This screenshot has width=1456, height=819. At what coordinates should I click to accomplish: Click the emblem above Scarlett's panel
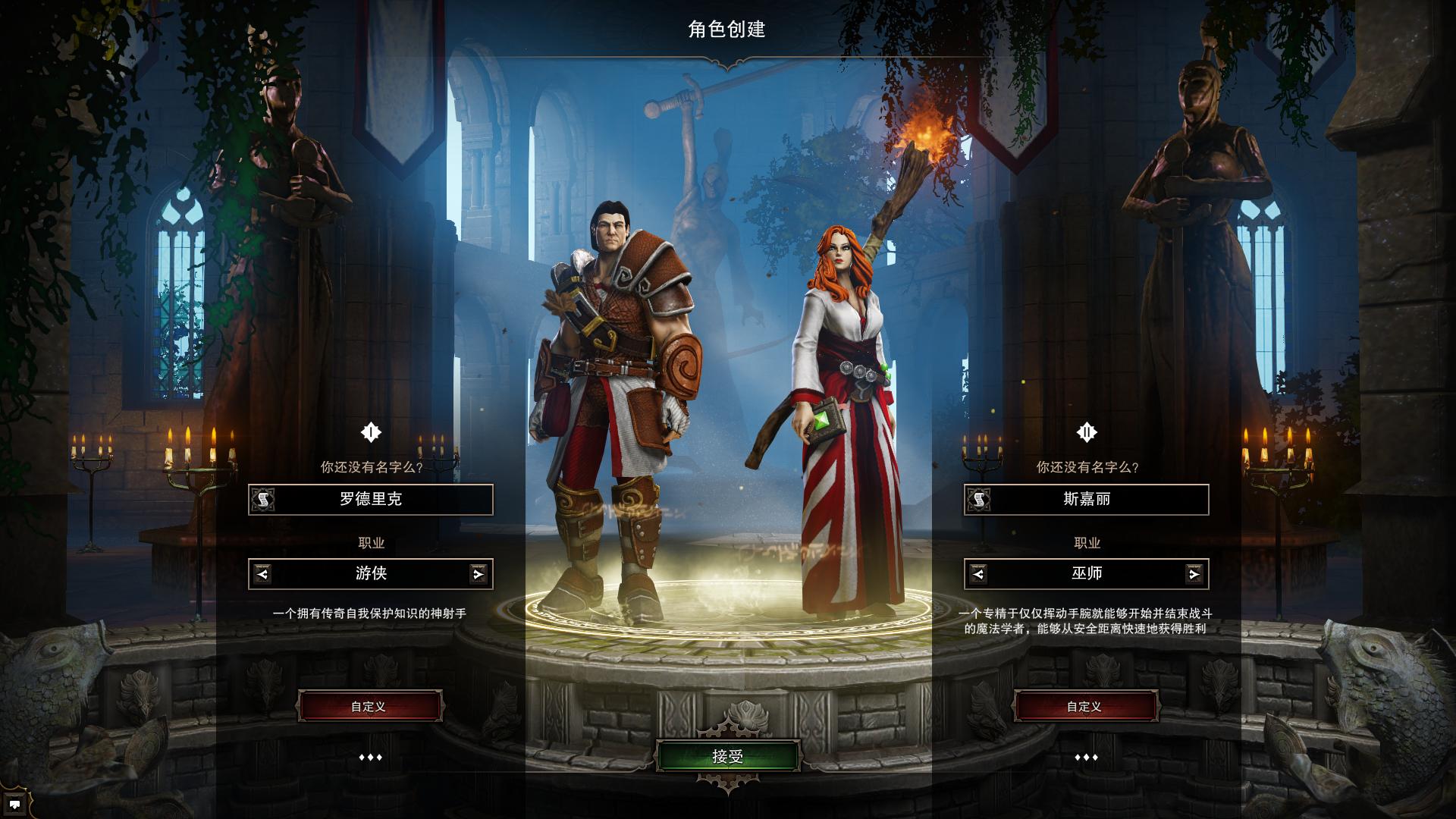pos(1086,431)
